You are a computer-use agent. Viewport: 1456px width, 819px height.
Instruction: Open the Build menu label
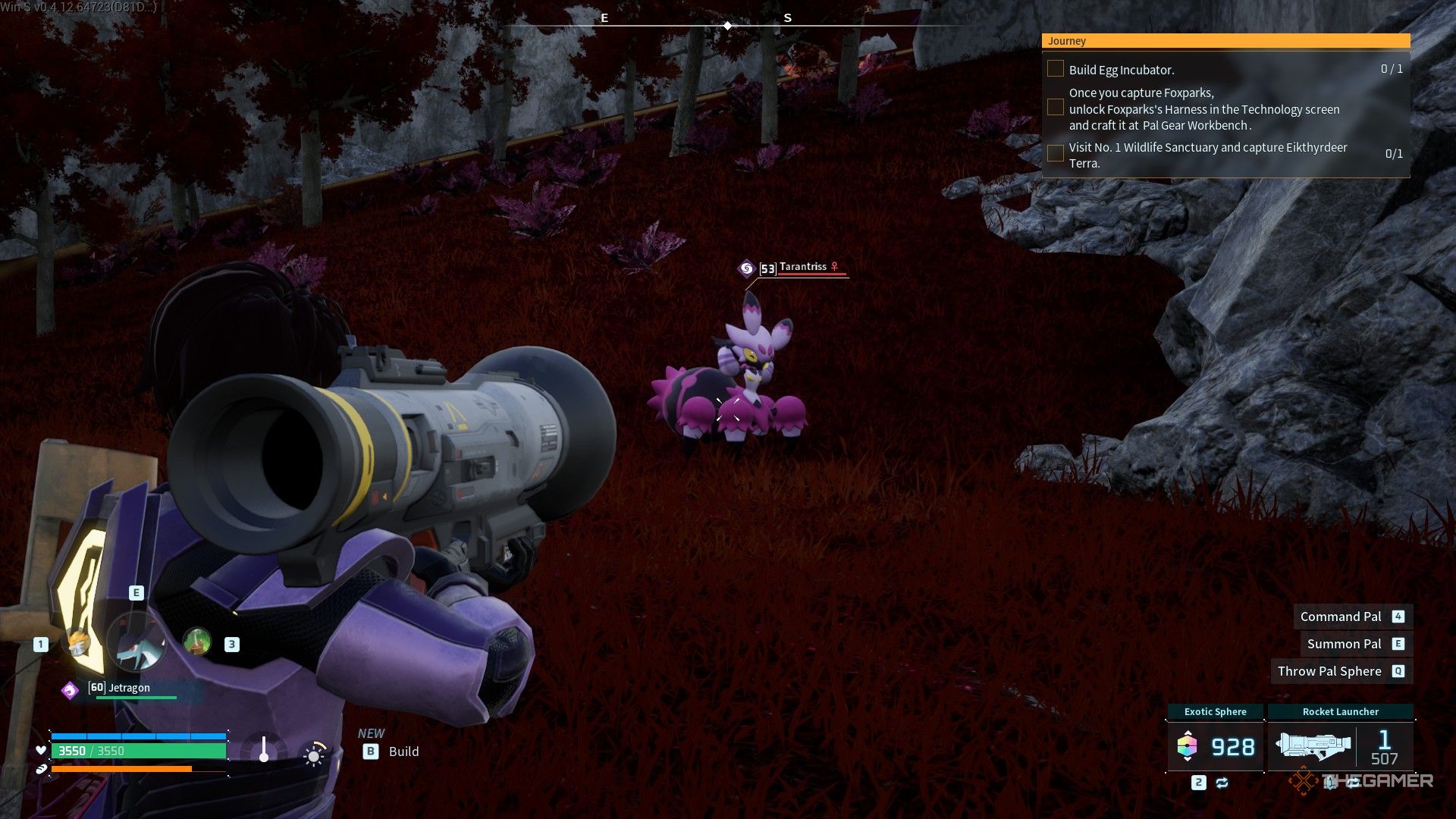point(403,752)
